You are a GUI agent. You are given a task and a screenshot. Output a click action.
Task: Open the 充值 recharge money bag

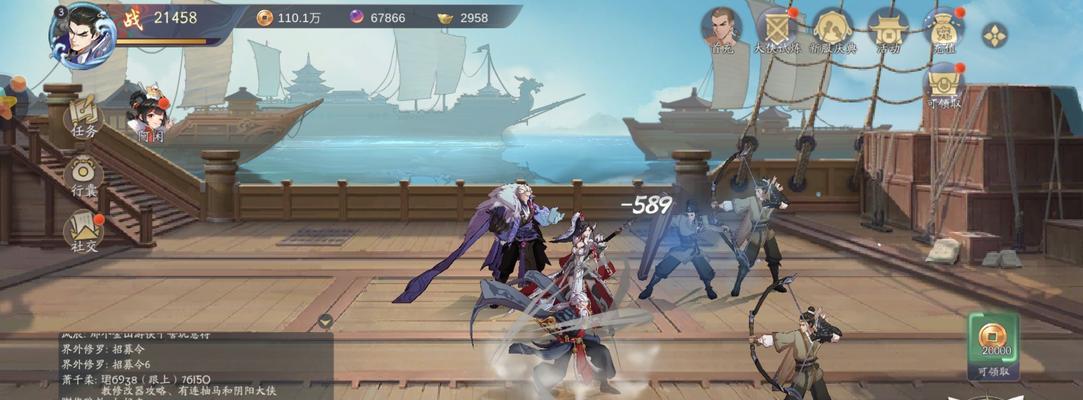pyautogui.click(x=943, y=30)
